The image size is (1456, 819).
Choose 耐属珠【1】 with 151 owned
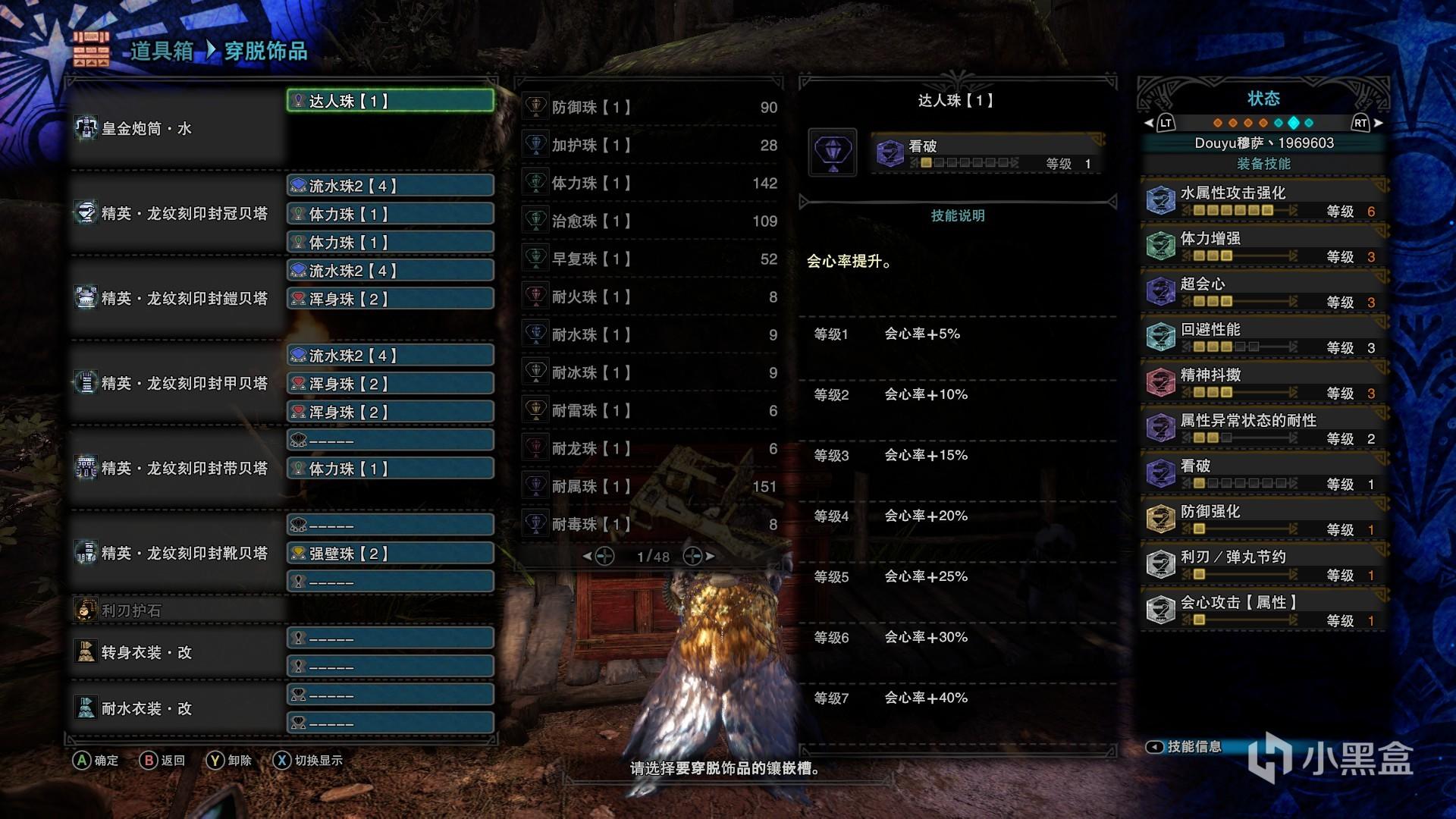tap(651, 487)
